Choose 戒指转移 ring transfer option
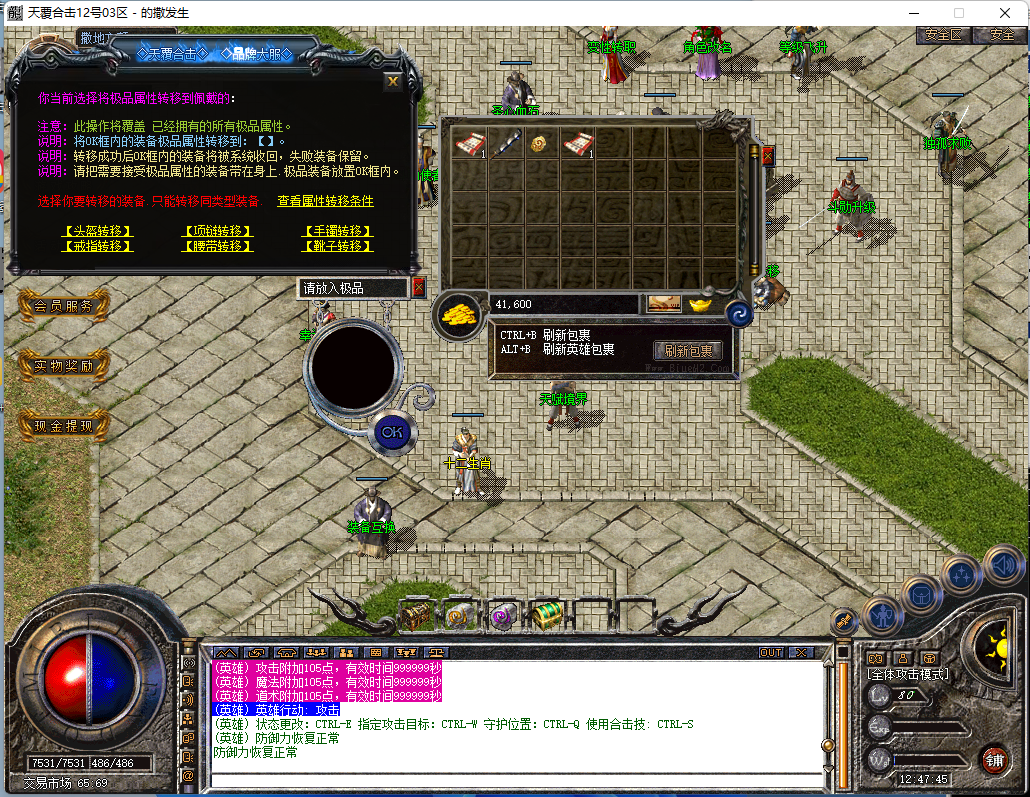The height and width of the screenshot is (797, 1030). pos(97,246)
